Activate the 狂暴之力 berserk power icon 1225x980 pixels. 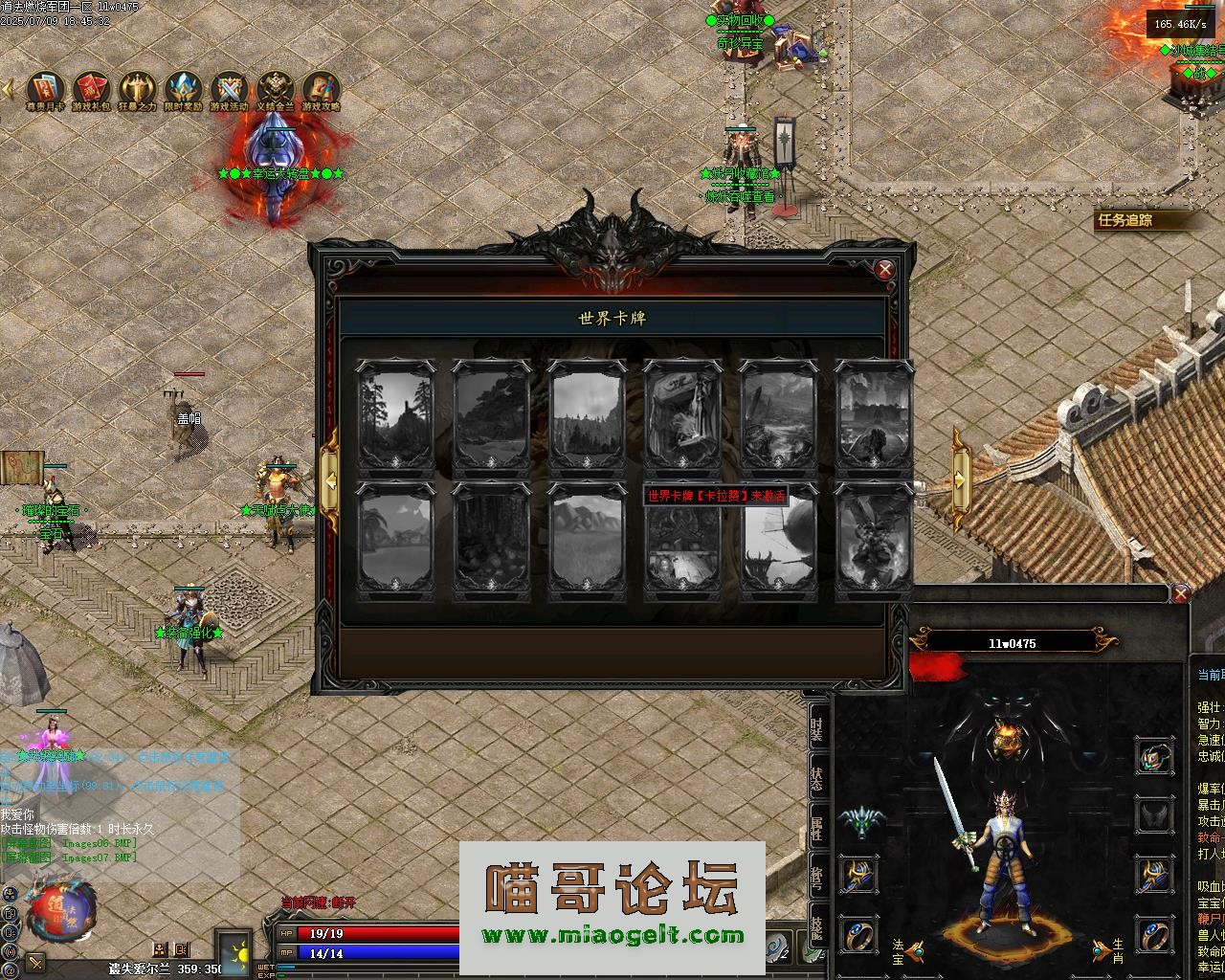[x=137, y=89]
